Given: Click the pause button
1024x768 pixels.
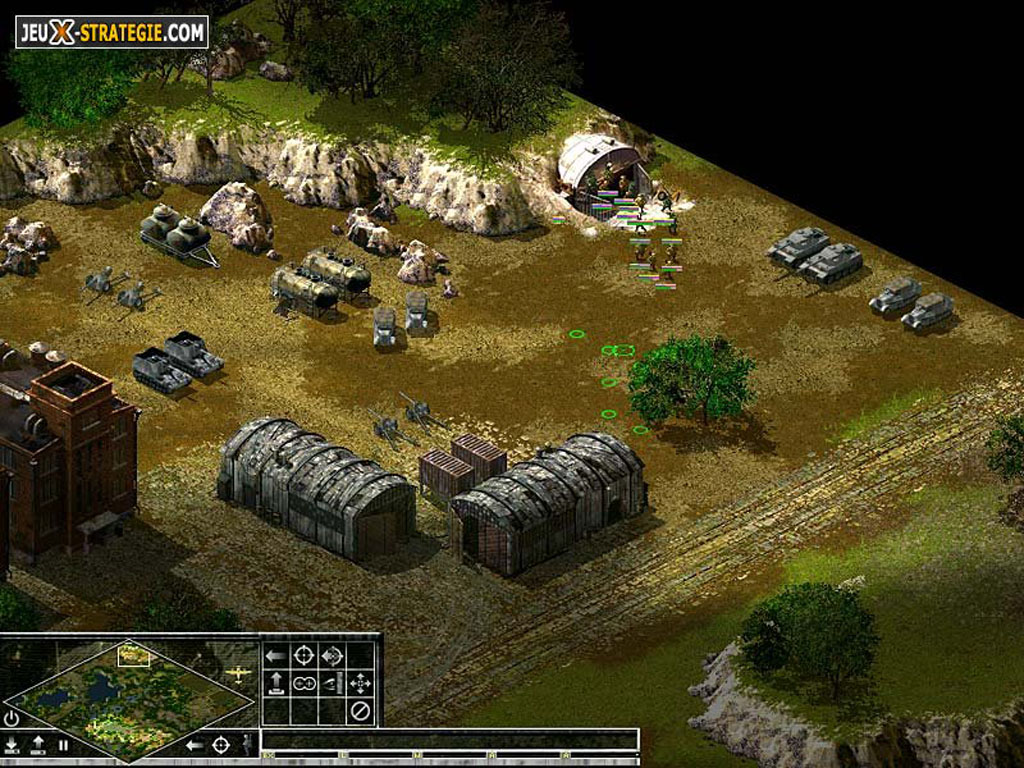Looking at the screenshot, I should [x=63, y=745].
